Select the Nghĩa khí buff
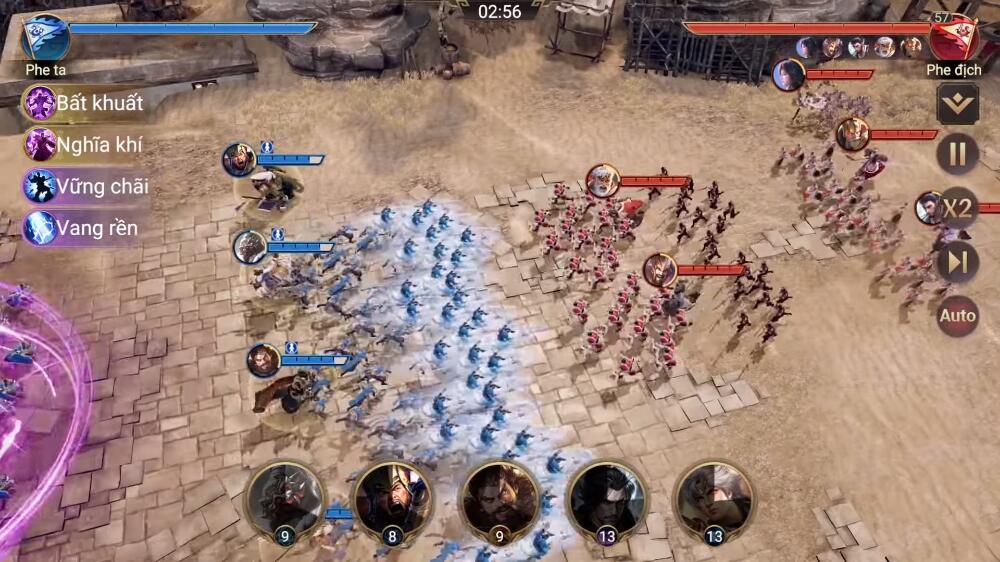Image resolution: width=1000 pixels, height=562 pixels. 85,145
